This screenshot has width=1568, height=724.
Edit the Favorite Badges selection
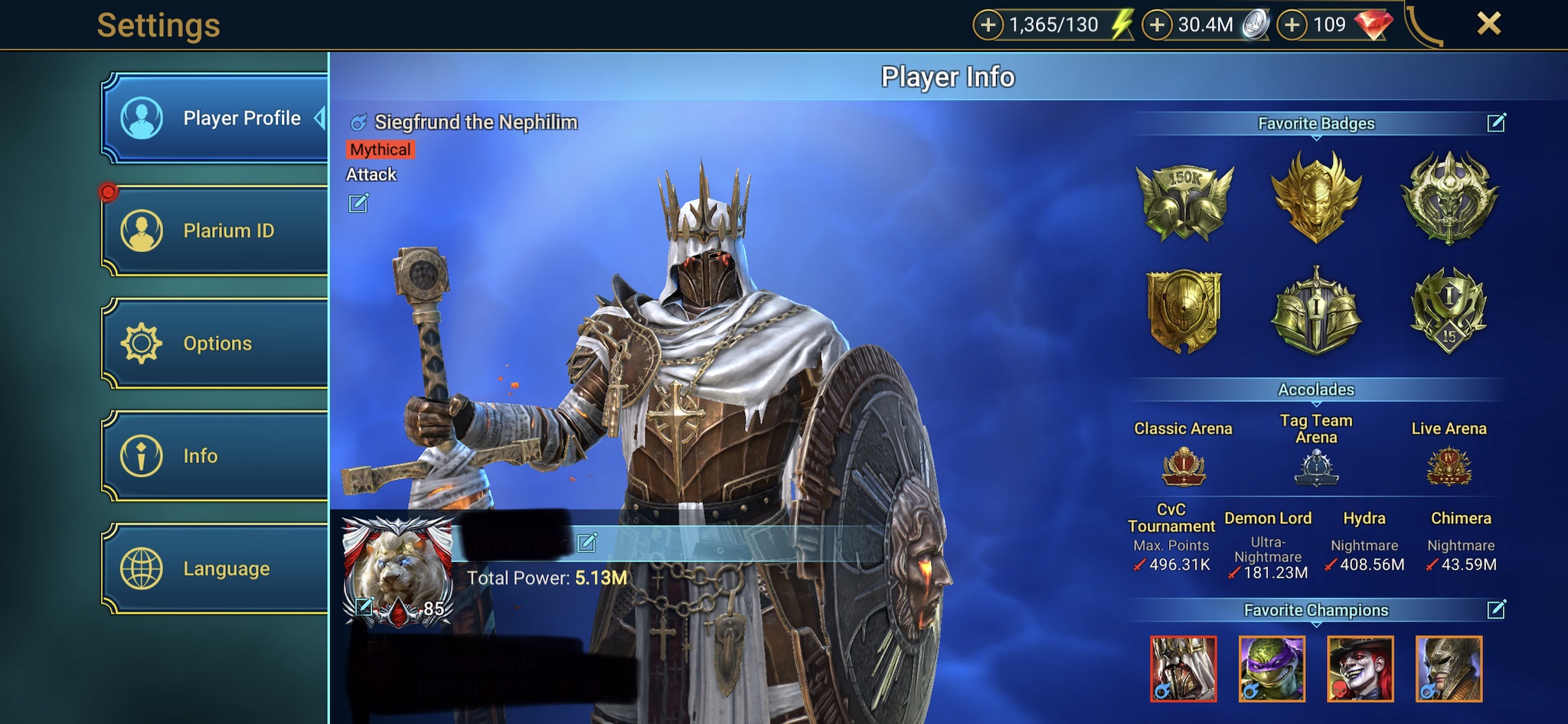tap(1496, 123)
